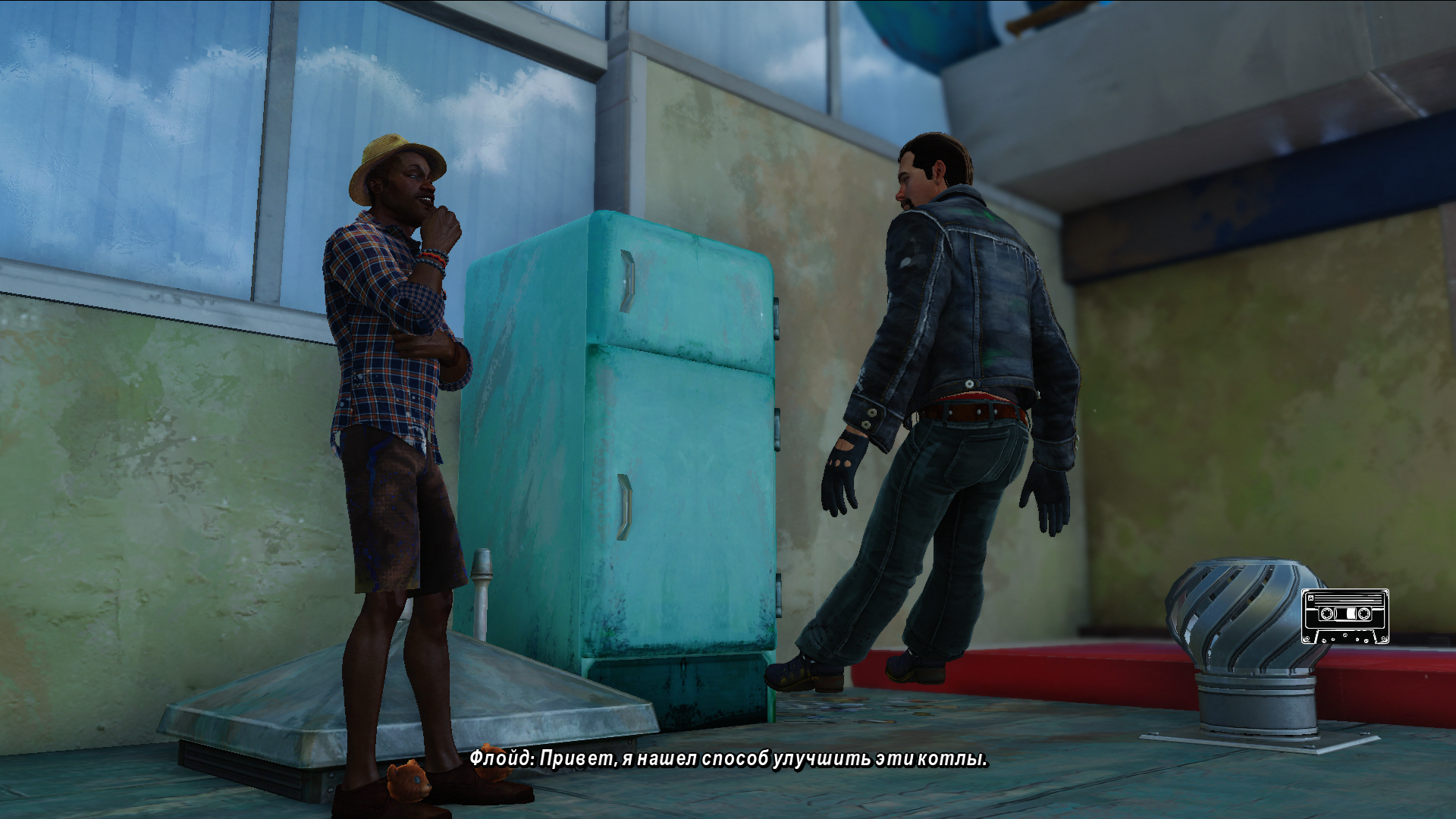Screen dimensions: 1456x819
Task: Click the cassette tape icon
Action: pyautogui.click(x=1345, y=616)
